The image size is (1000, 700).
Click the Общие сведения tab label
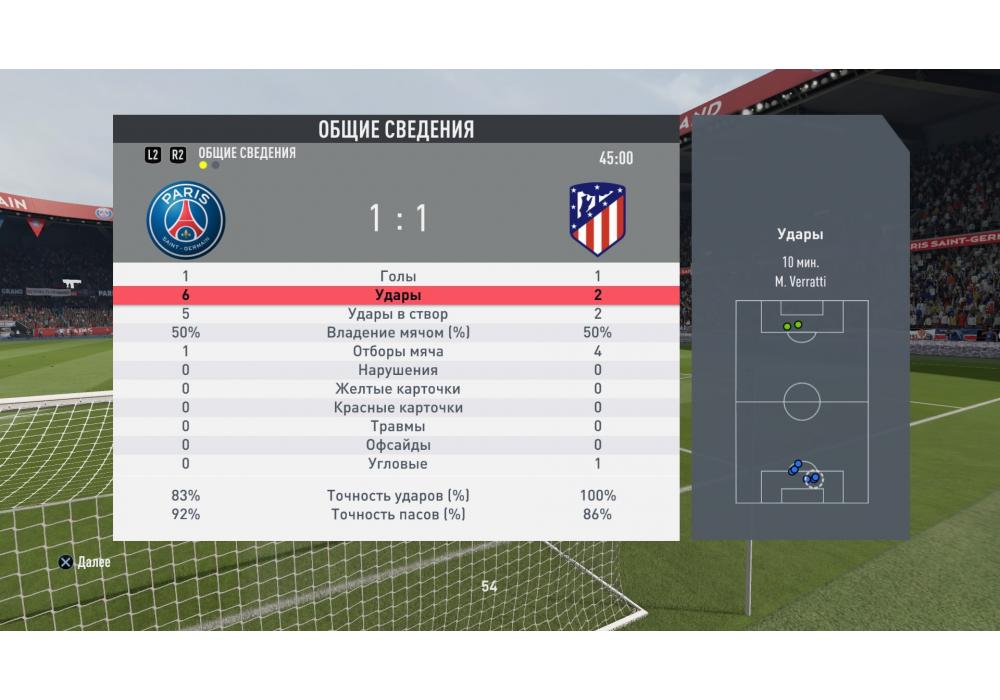[247, 153]
